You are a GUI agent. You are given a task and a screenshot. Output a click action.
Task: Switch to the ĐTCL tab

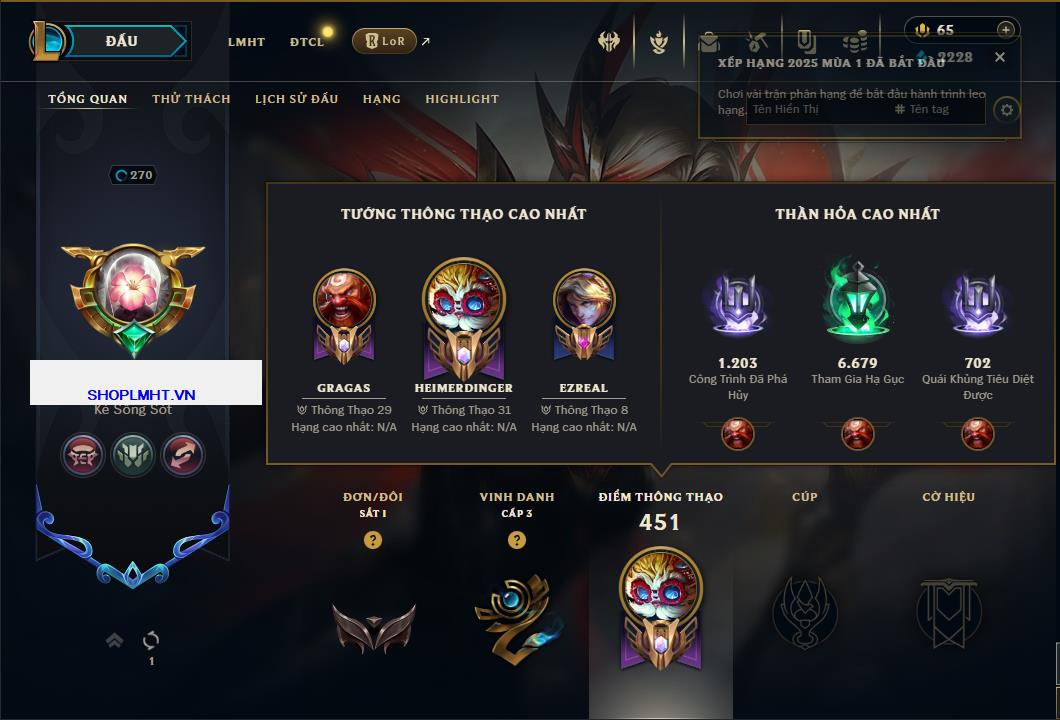click(307, 42)
